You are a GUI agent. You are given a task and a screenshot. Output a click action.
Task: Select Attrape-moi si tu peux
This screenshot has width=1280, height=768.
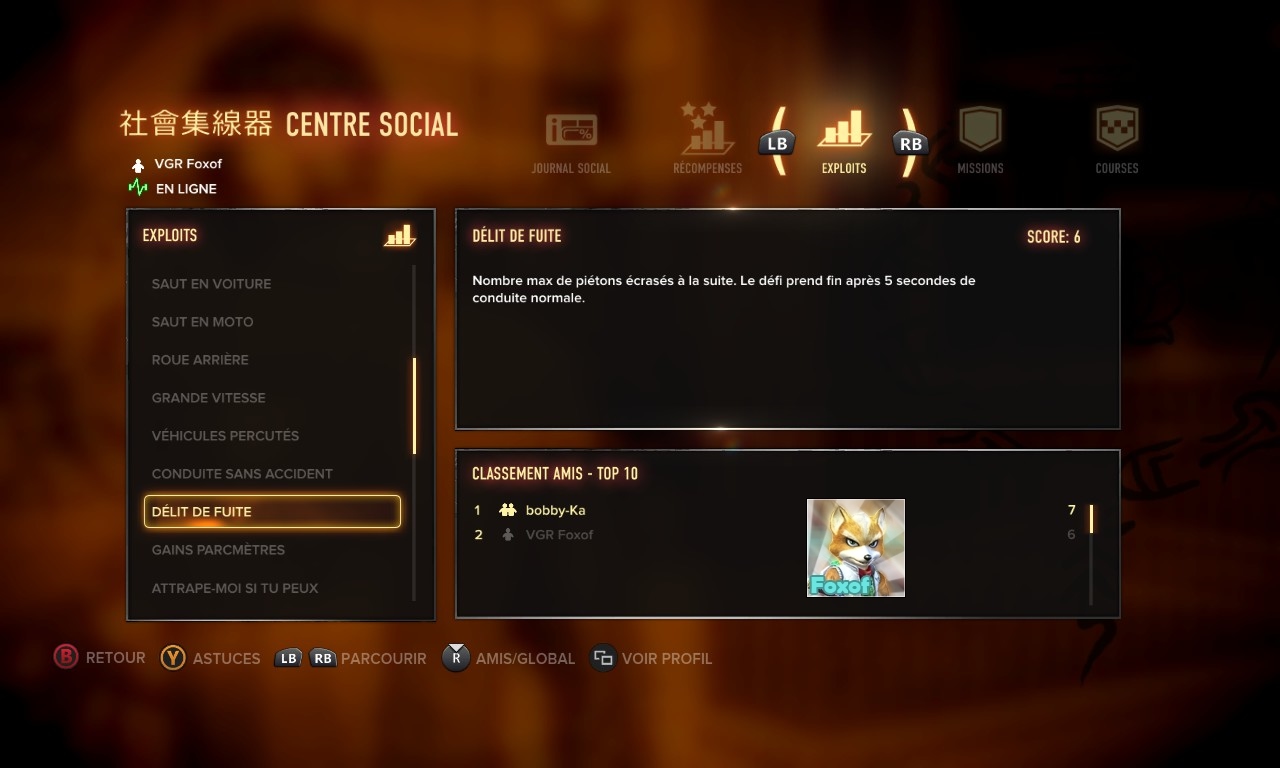(x=235, y=588)
